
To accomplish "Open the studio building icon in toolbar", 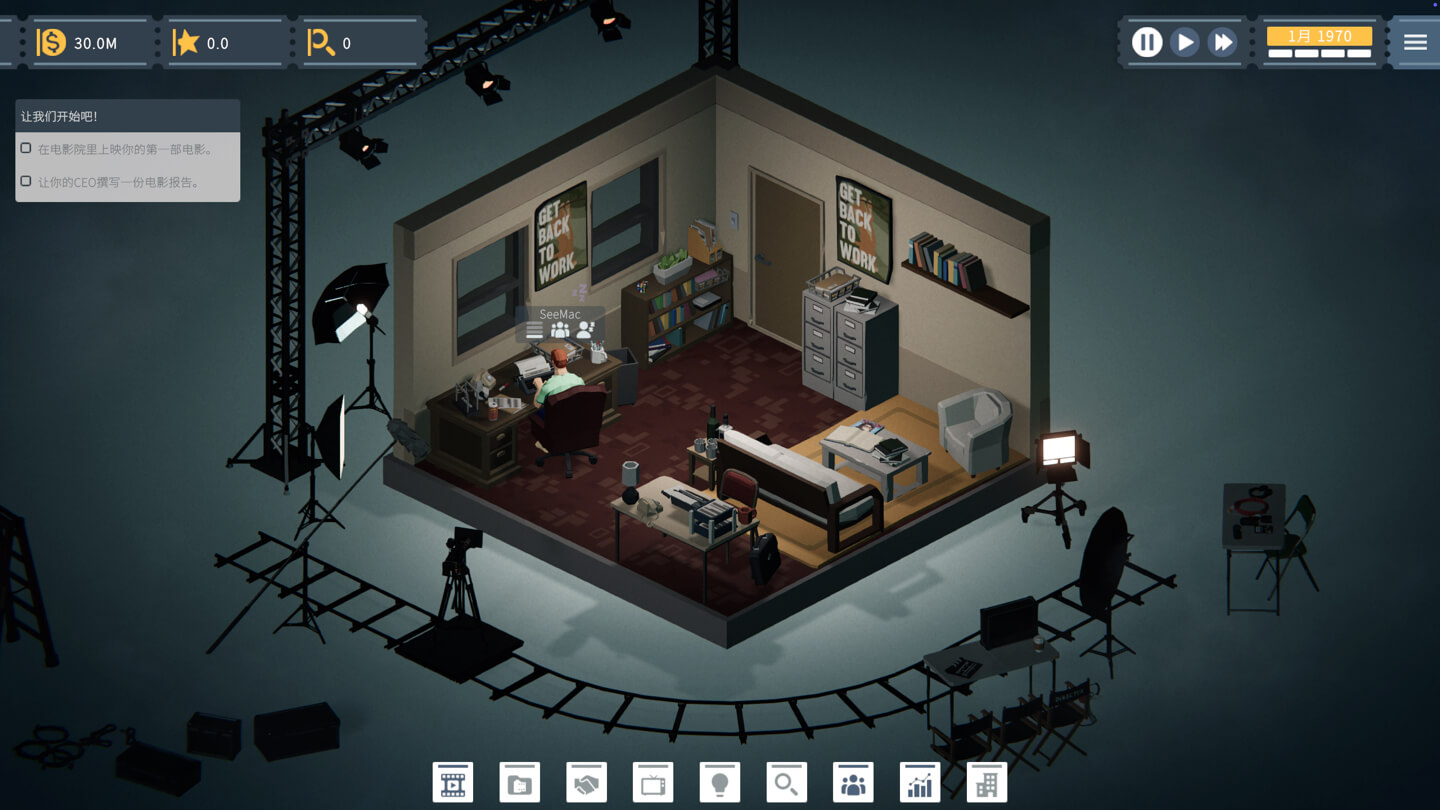I will pos(985,782).
